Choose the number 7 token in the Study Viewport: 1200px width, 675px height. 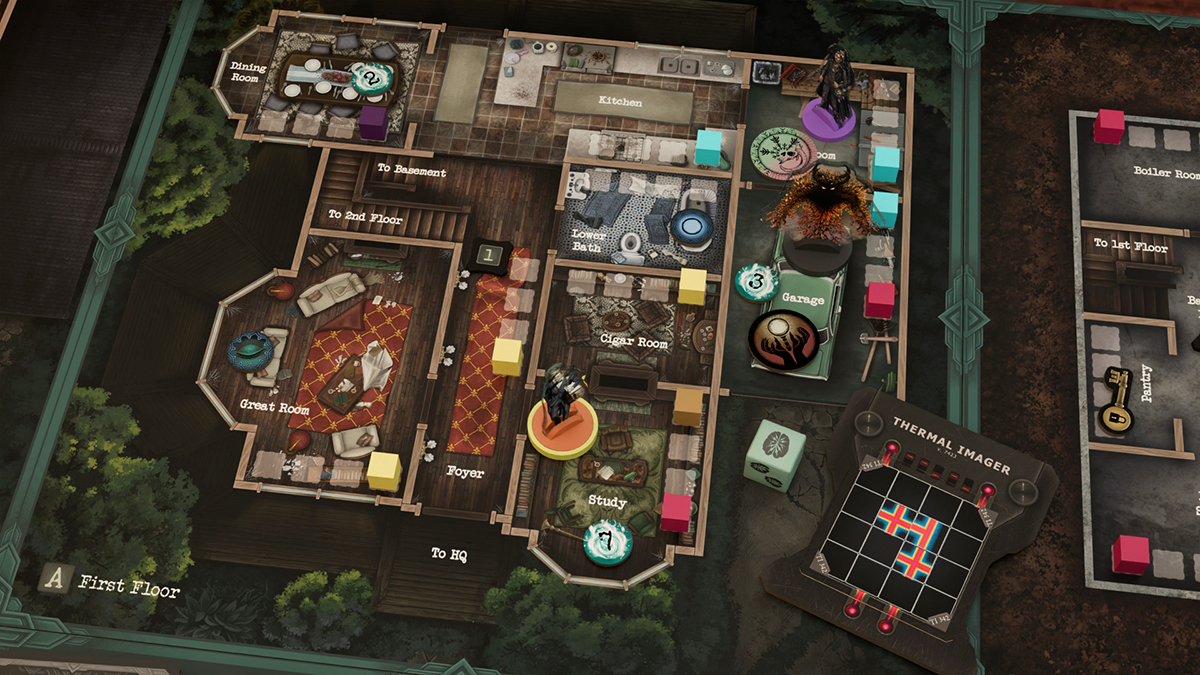click(607, 541)
